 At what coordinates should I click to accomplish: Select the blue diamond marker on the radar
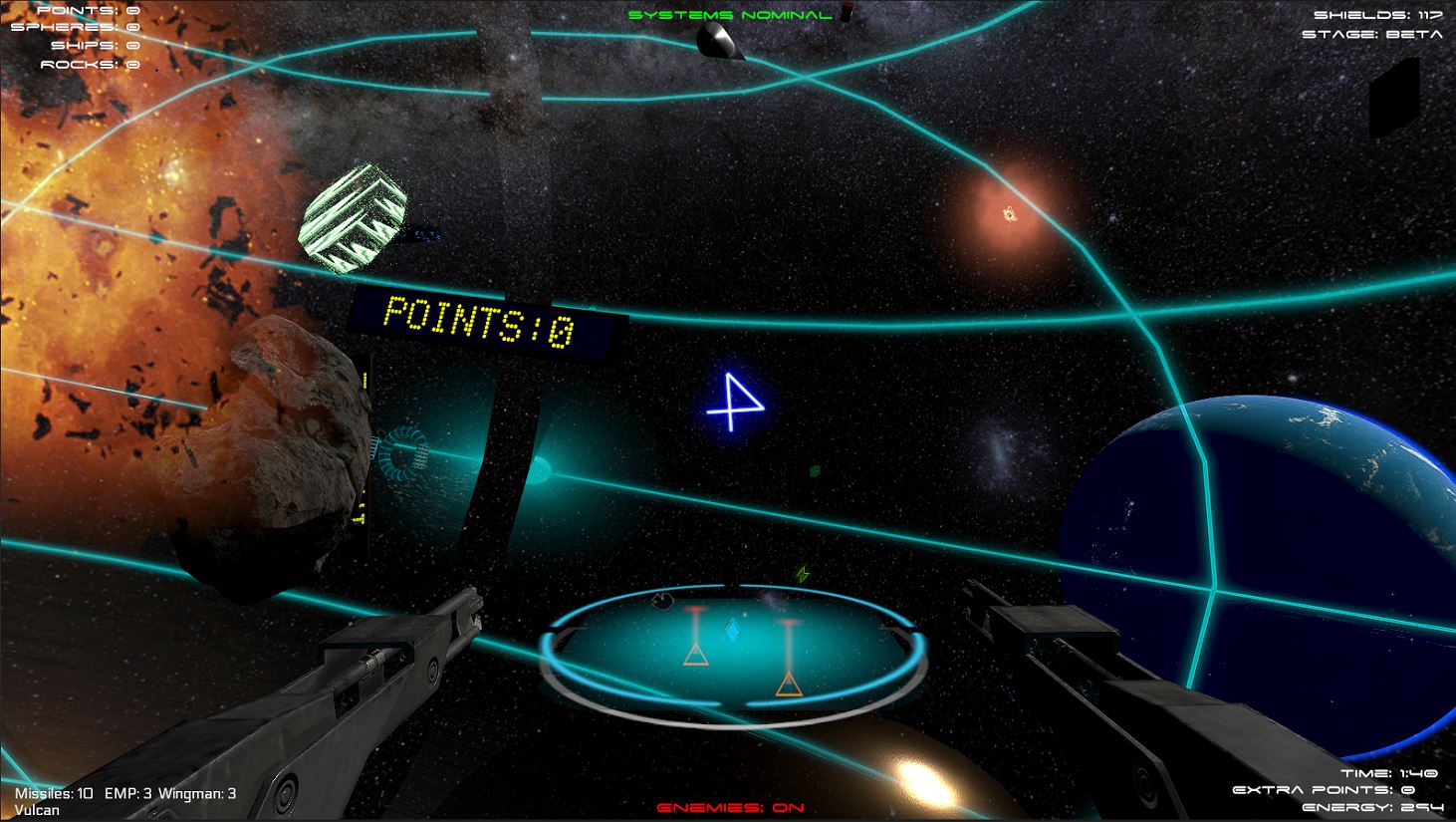tap(734, 628)
